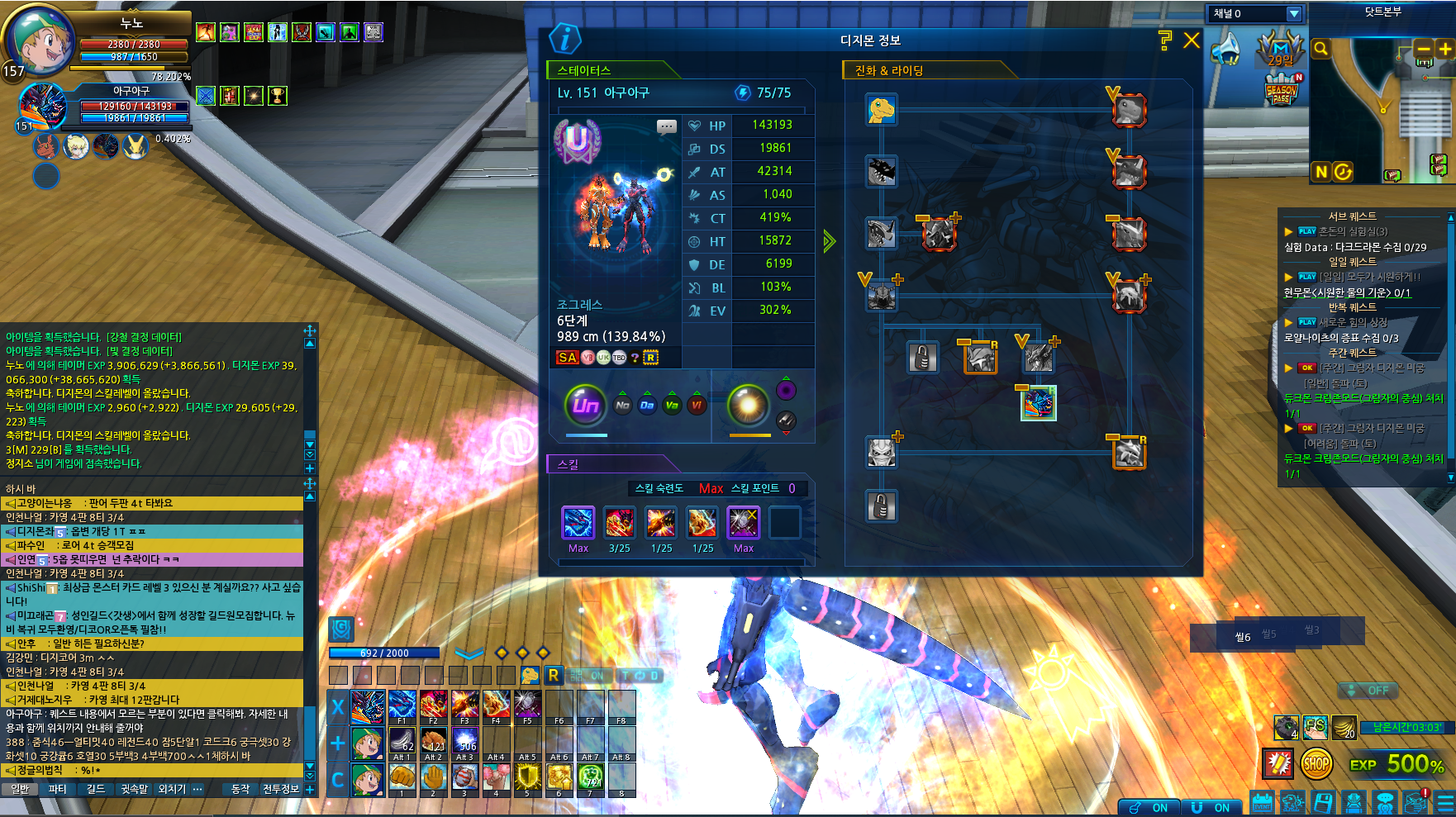Image resolution: width=1456 pixels, height=817 pixels.
Task: Close the Digimon info window
Action: coord(1191,40)
